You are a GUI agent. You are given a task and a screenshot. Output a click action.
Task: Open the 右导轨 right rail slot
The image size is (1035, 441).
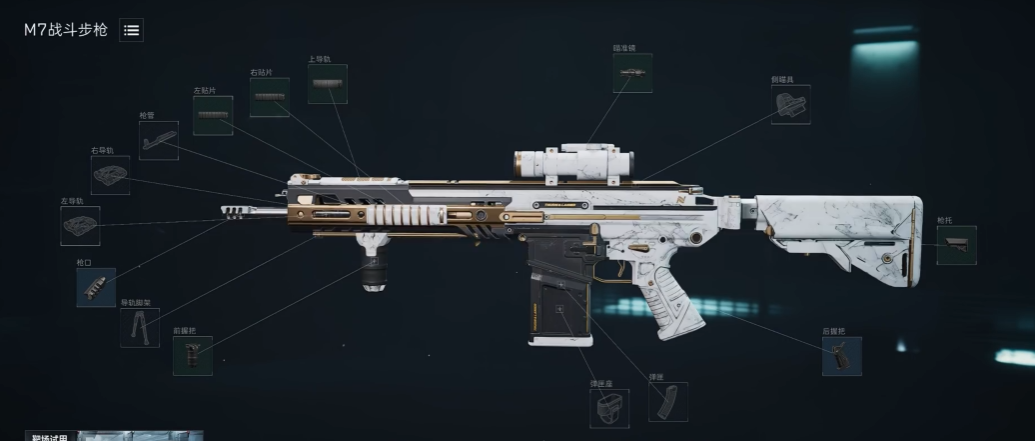coord(110,175)
